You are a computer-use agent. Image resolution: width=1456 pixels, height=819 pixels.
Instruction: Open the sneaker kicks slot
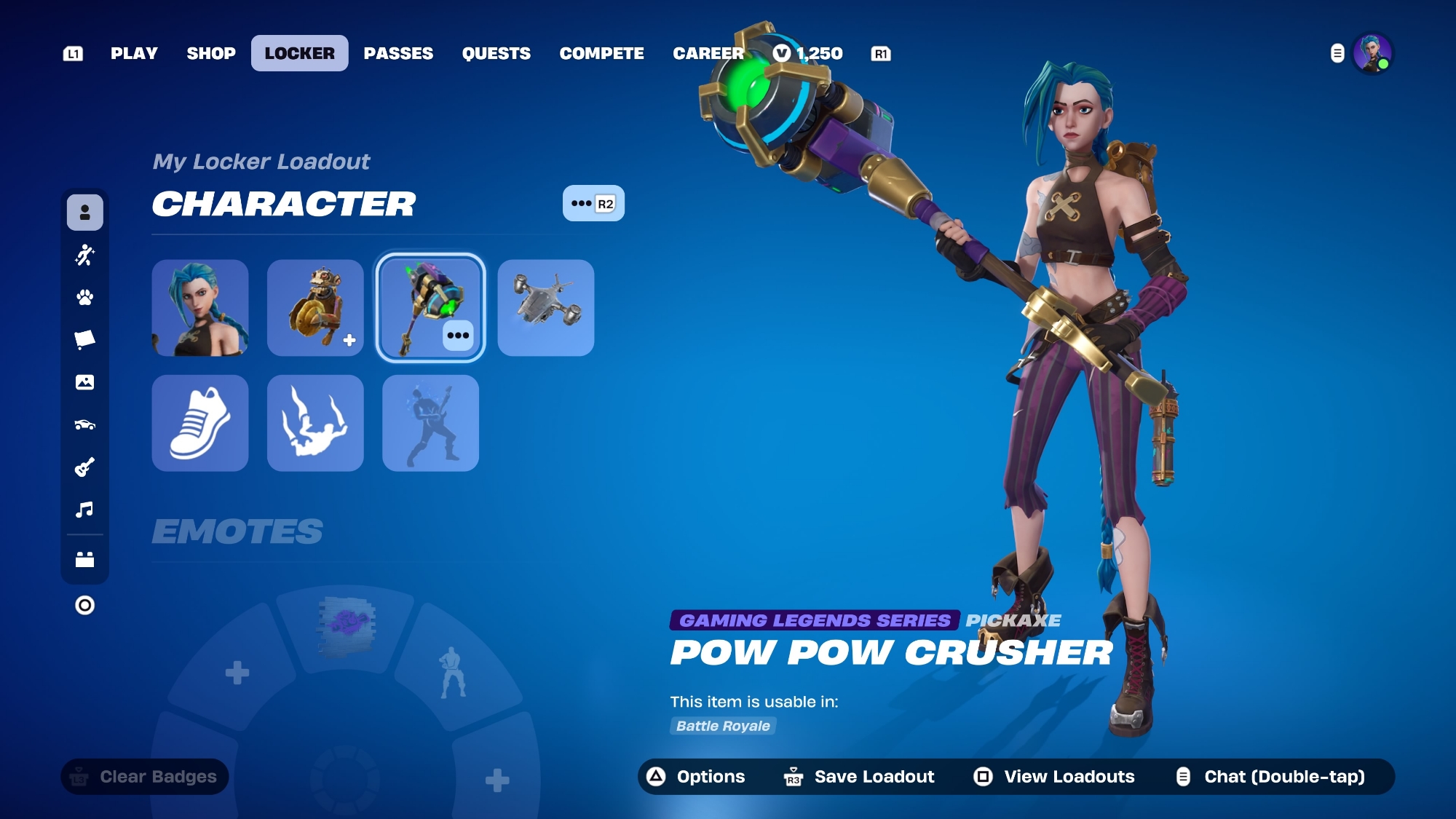coord(200,423)
